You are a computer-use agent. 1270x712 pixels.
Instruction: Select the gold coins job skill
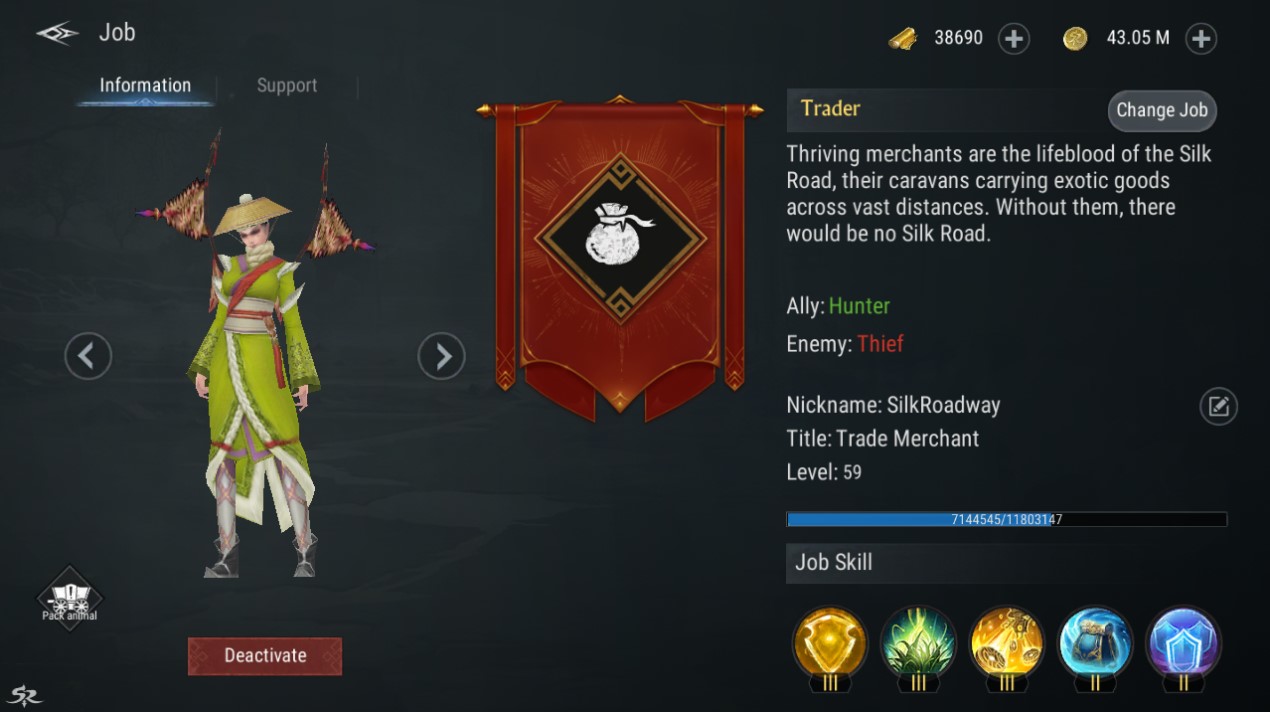(1006, 644)
